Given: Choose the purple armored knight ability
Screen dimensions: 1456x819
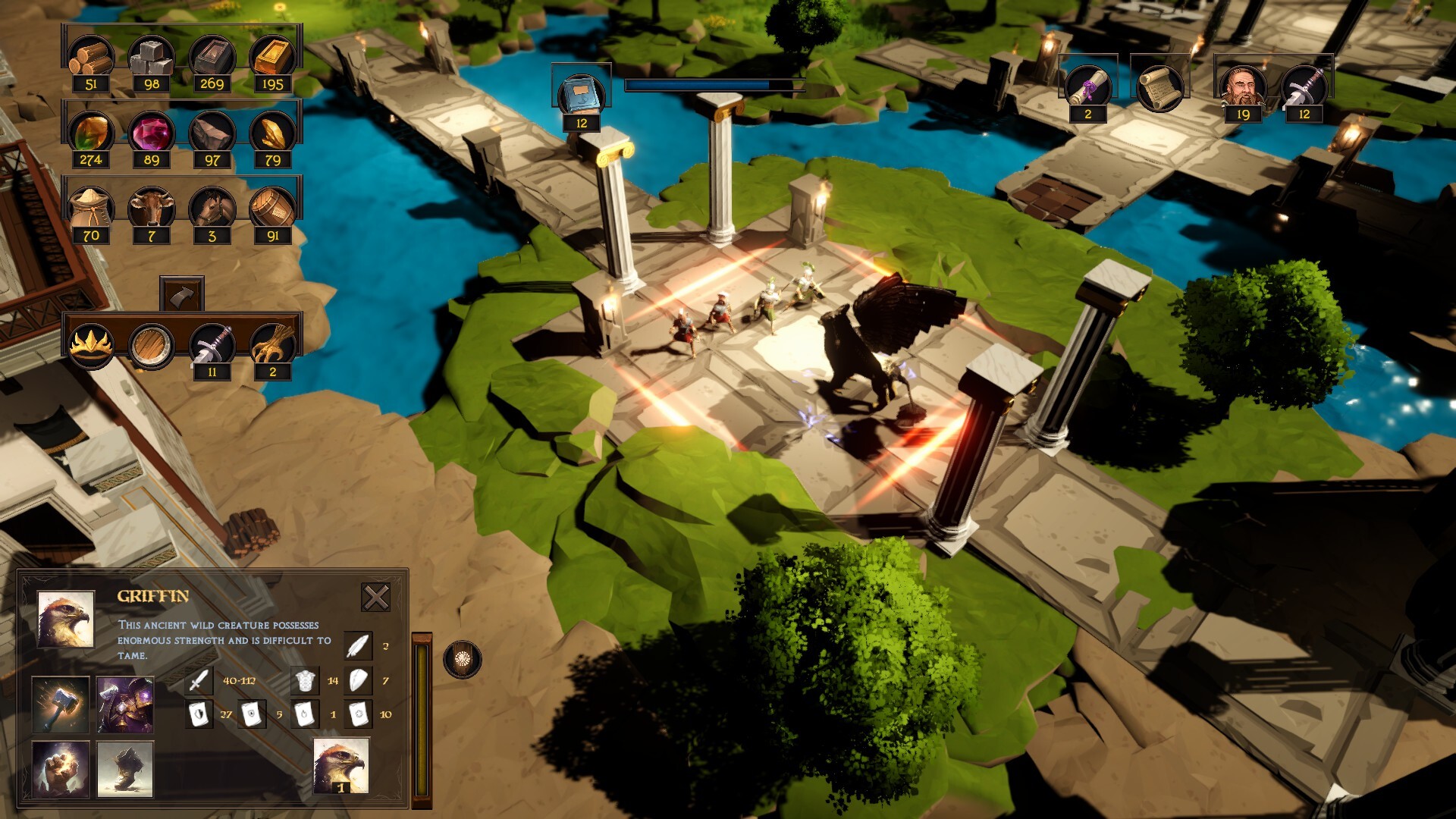Looking at the screenshot, I should pyautogui.click(x=125, y=705).
